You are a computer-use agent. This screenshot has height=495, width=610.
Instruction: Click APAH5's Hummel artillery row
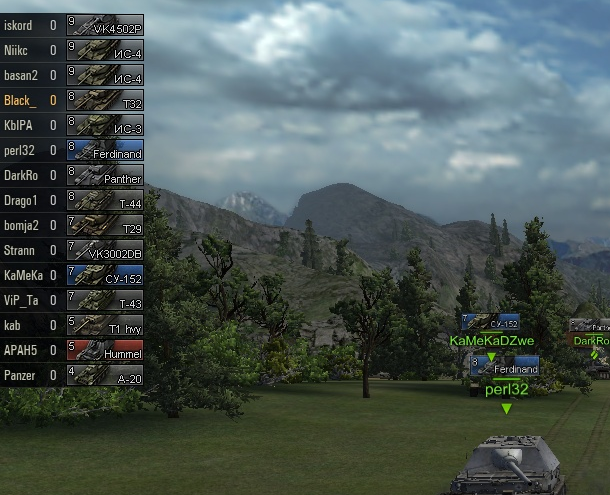[72, 350]
